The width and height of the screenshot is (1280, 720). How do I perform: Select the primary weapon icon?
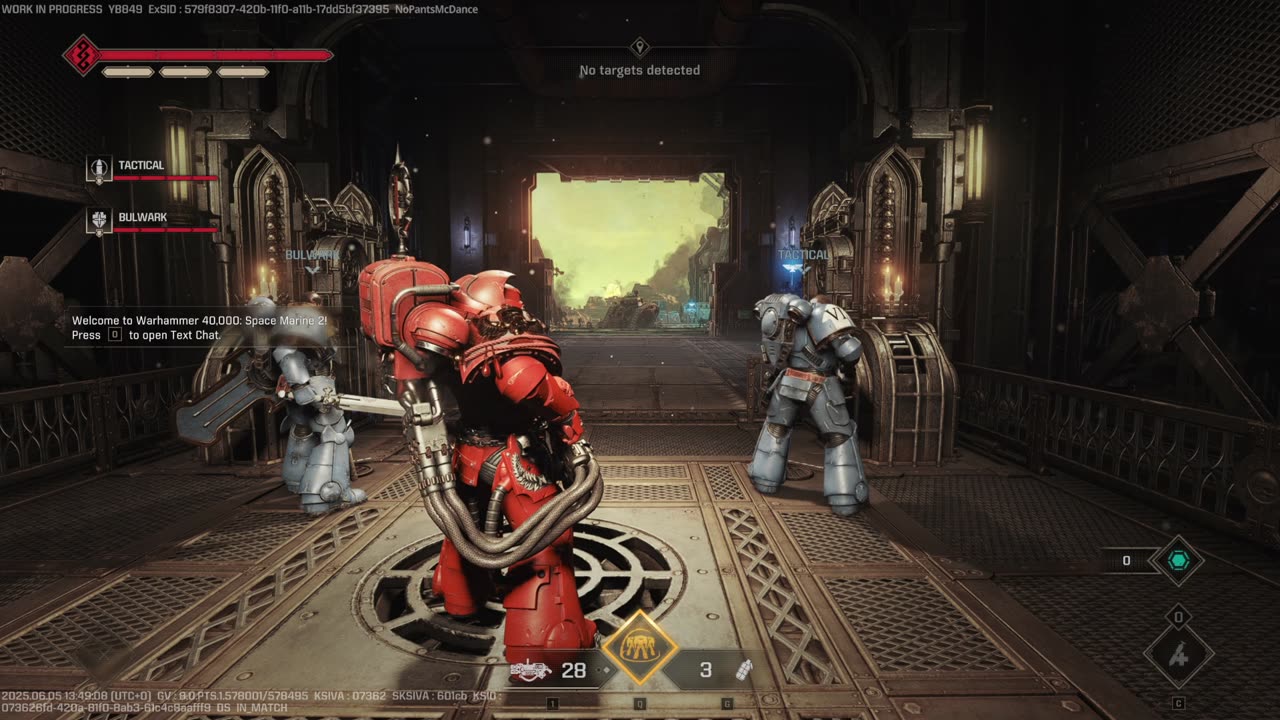coord(530,670)
